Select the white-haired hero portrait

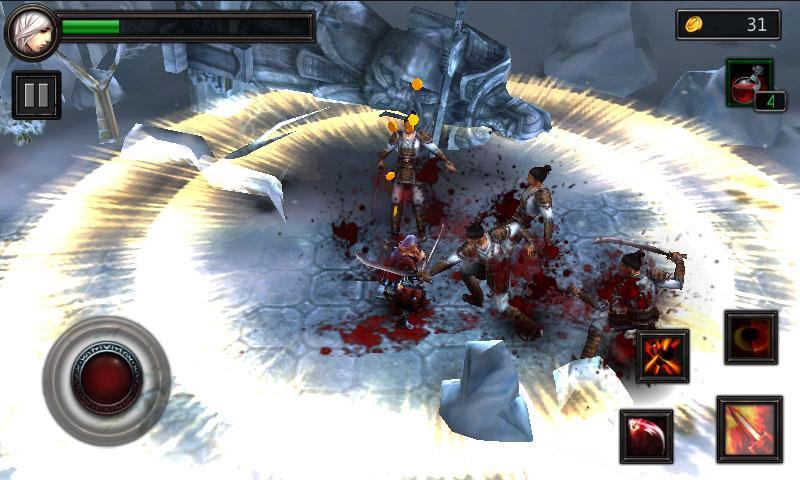28,31
